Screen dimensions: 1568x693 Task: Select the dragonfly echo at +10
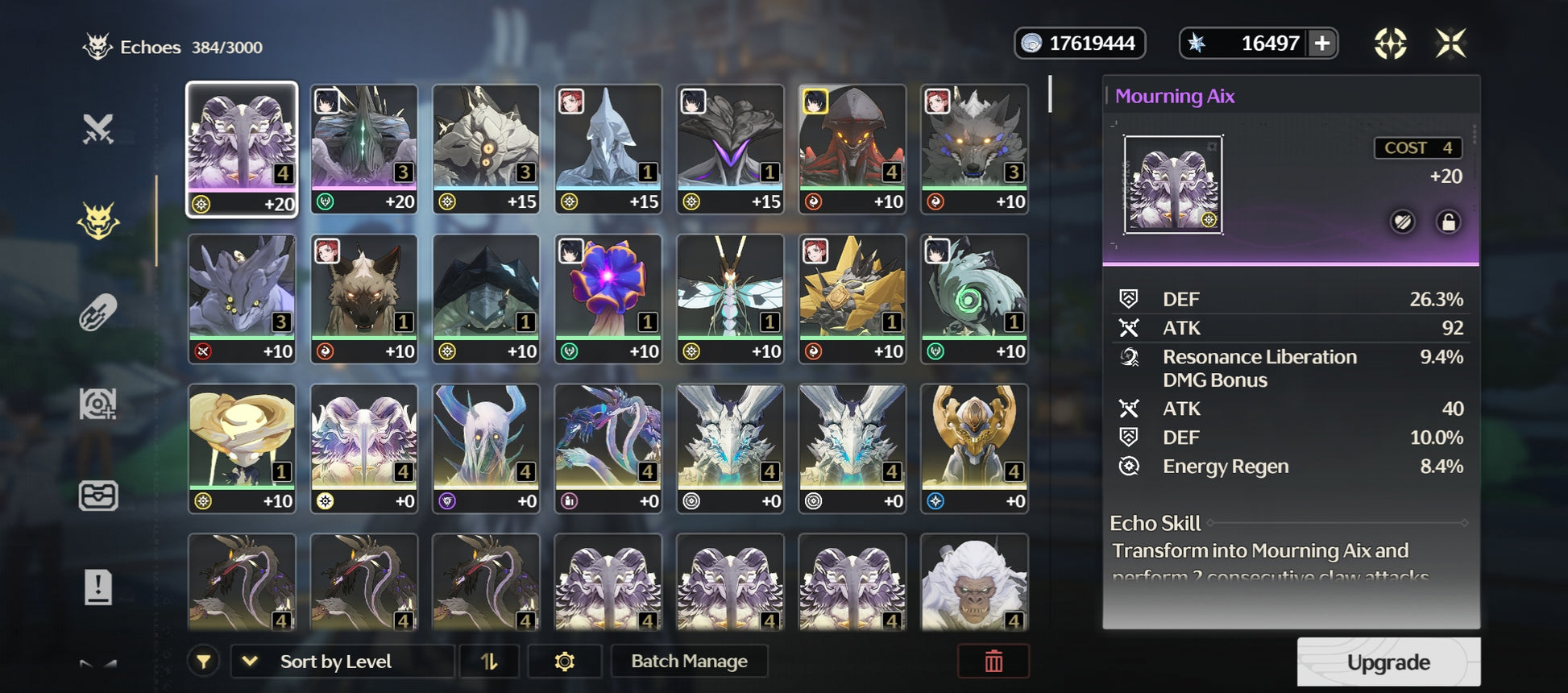point(730,298)
